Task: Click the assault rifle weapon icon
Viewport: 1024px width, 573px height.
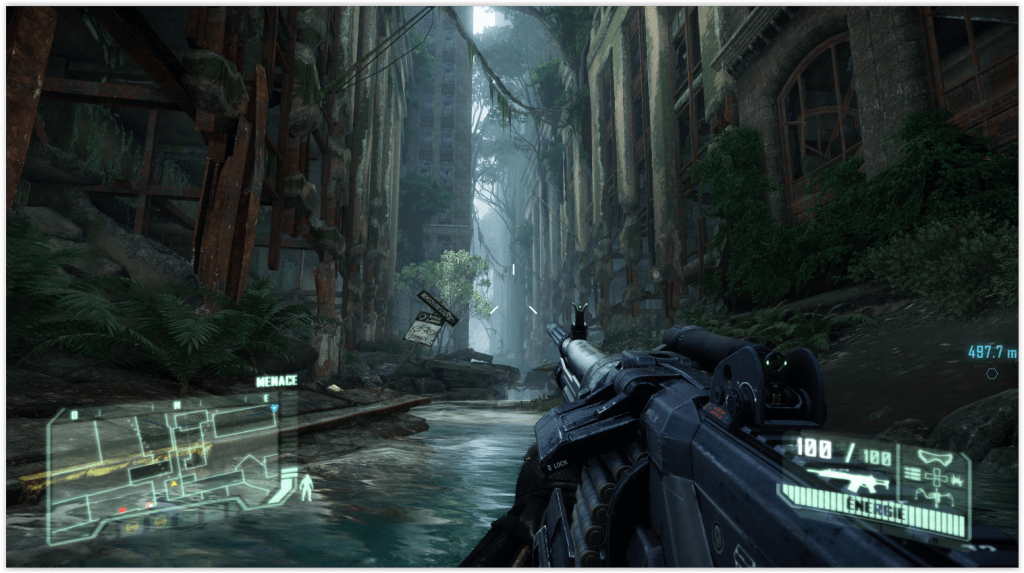Action: [847, 478]
